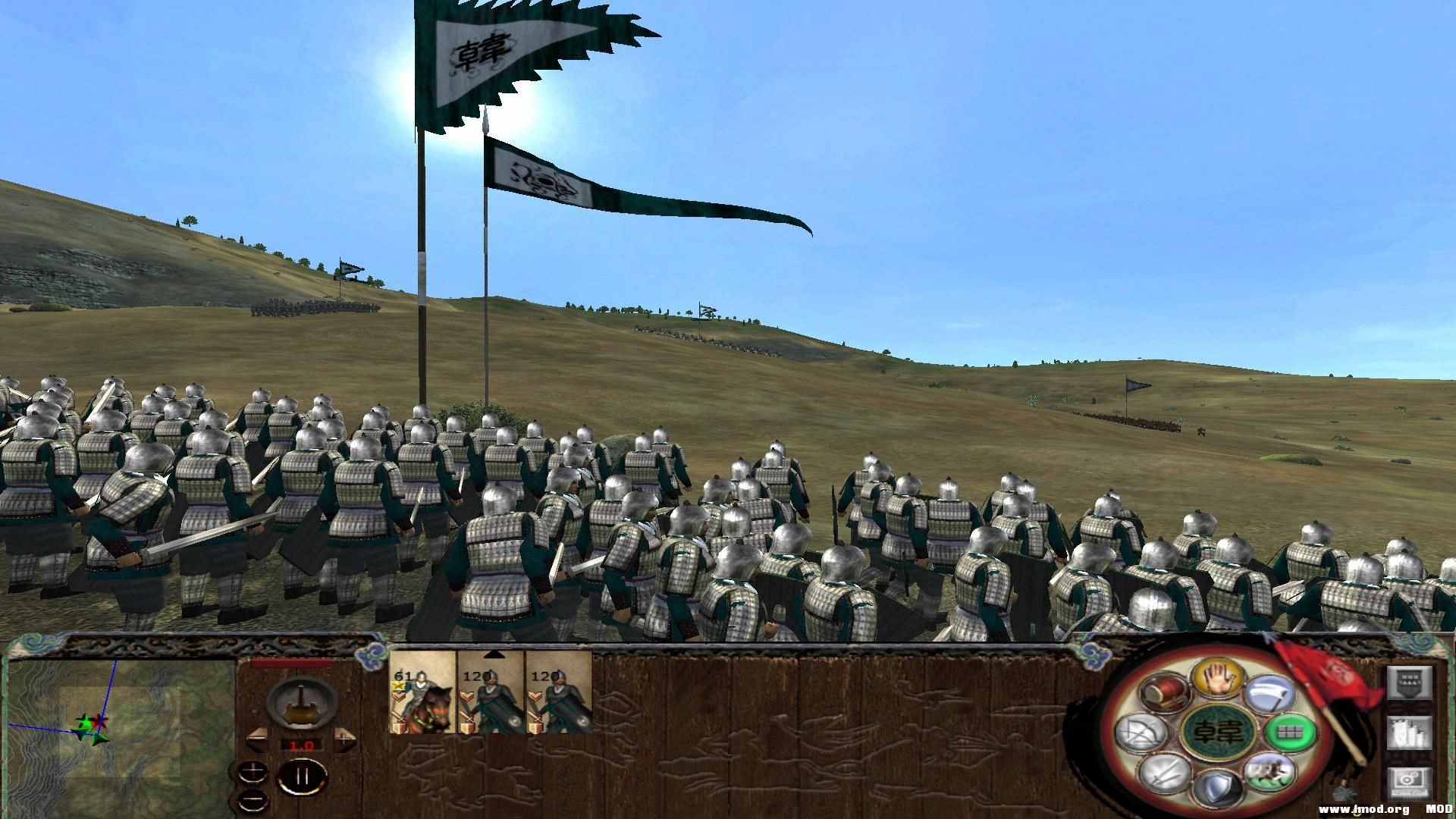The image size is (1456, 819).
Task: Select the halt hand icon on the command wheel
Action: pos(1218,677)
